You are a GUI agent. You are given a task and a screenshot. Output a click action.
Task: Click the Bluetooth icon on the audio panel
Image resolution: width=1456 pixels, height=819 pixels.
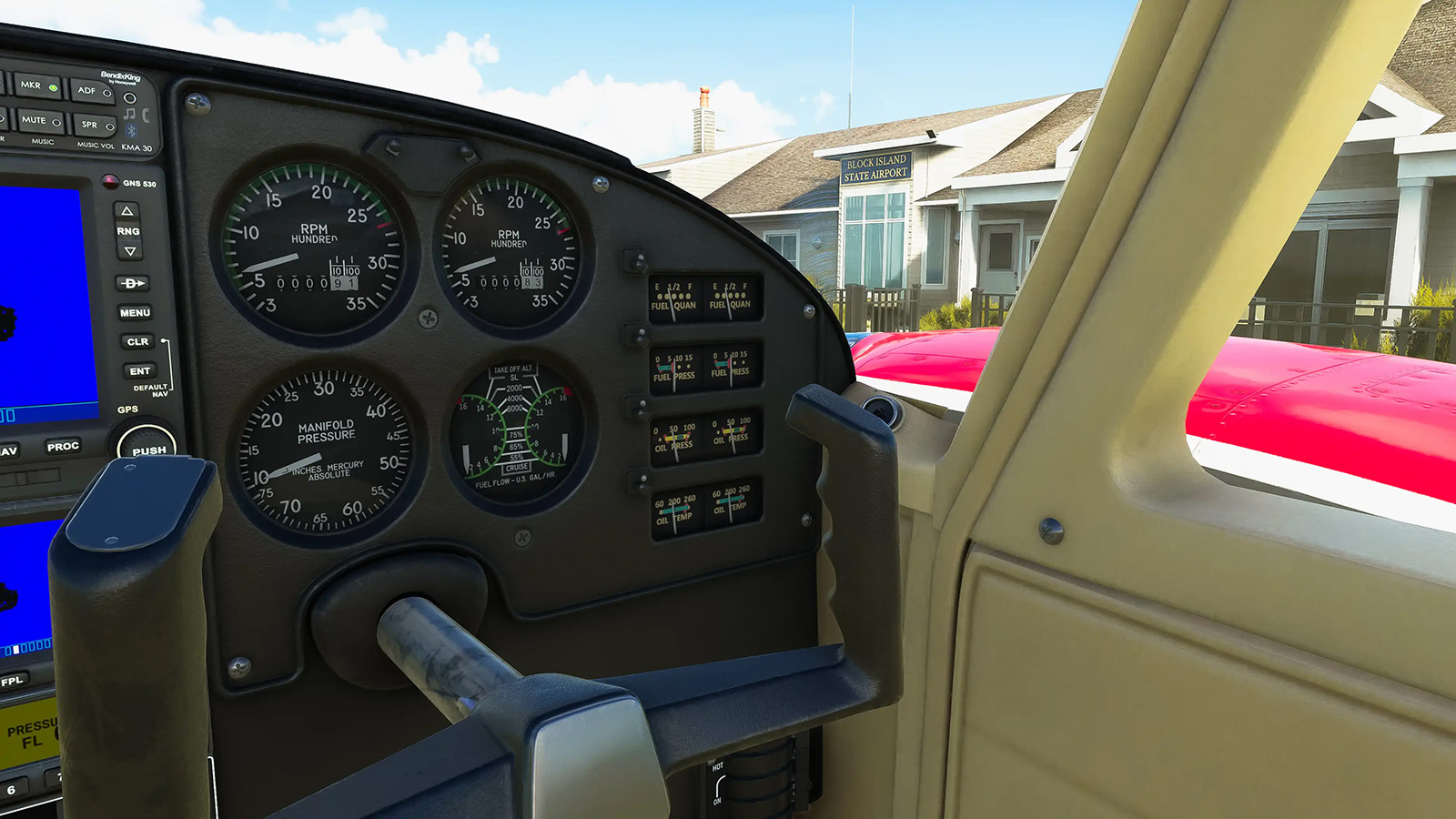(x=131, y=132)
